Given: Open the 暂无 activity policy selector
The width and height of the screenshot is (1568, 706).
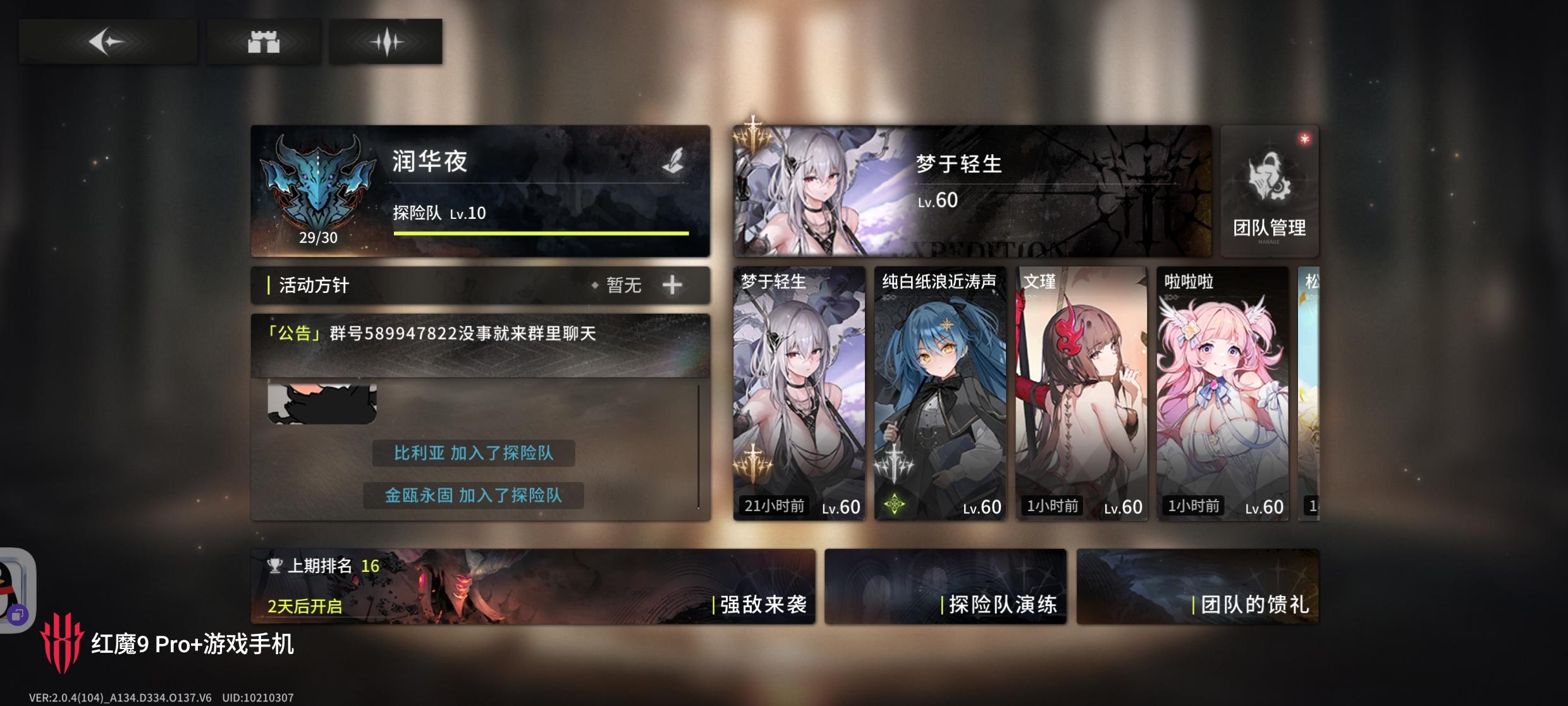Looking at the screenshot, I should [622, 285].
